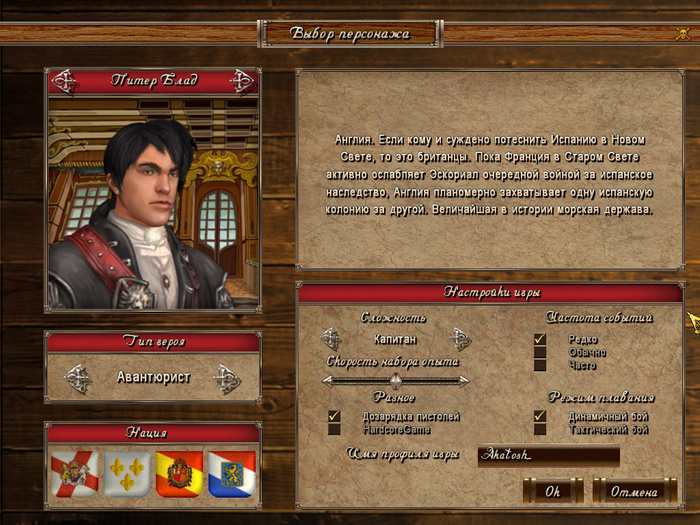The width and height of the screenshot is (700, 525).
Task: Click the profile name input field
Action: 548,456
